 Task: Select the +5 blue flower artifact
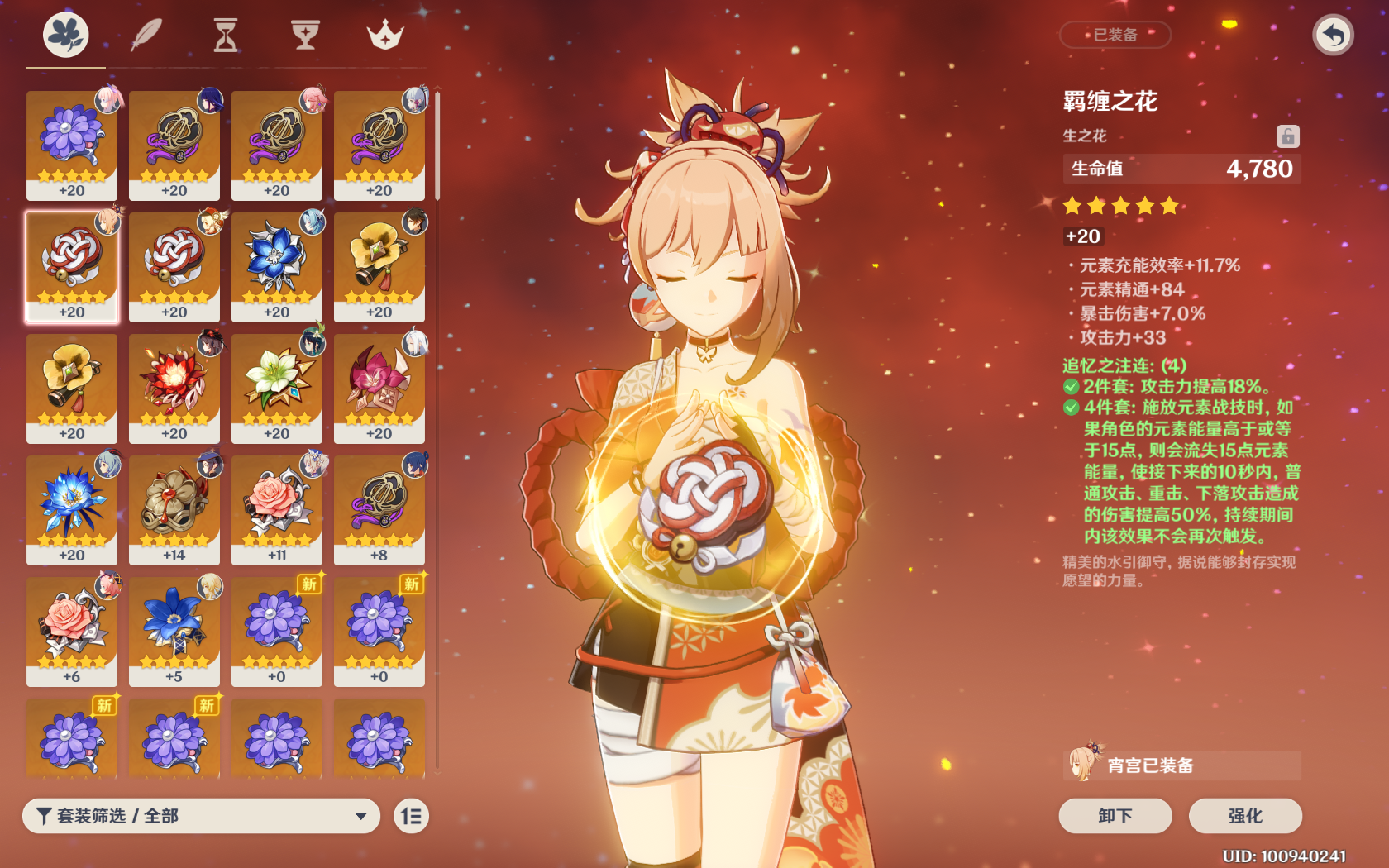174,631
